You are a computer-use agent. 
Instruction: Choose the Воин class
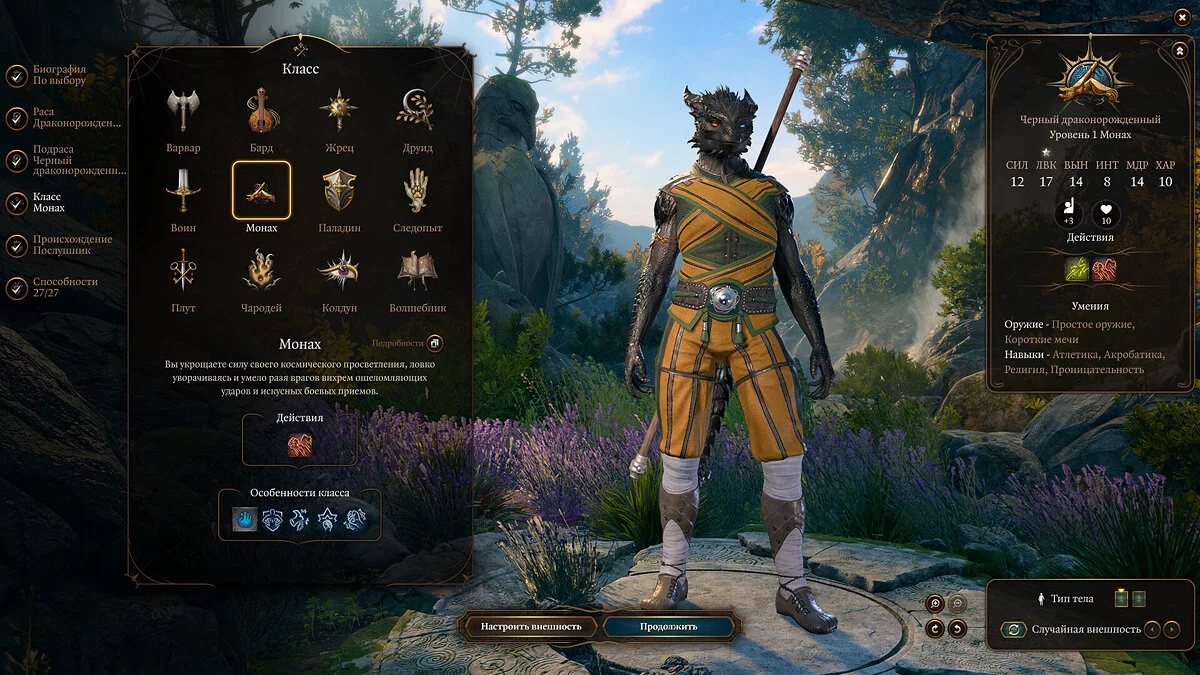183,191
